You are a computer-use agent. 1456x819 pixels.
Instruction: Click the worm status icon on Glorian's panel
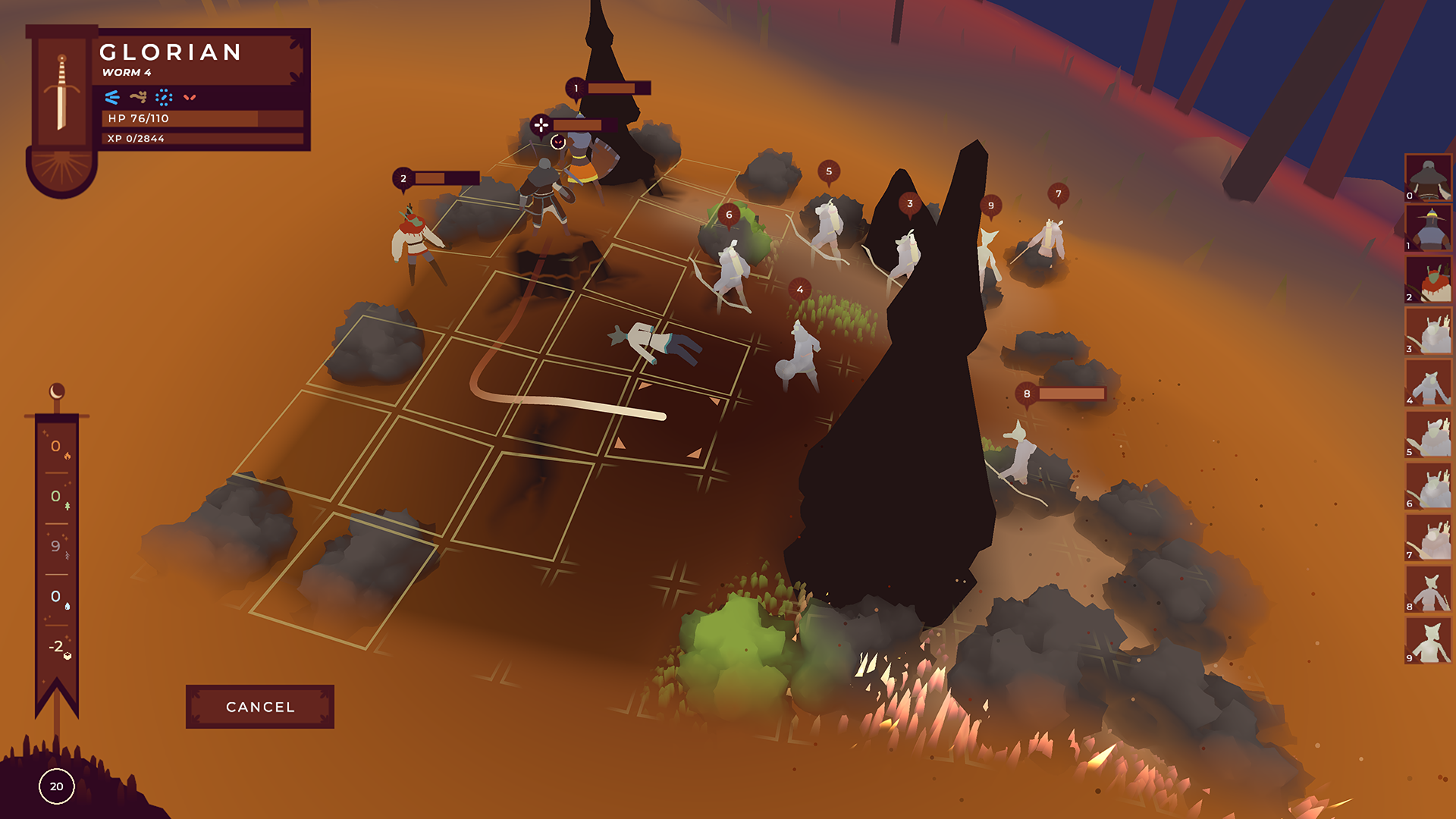[x=137, y=96]
